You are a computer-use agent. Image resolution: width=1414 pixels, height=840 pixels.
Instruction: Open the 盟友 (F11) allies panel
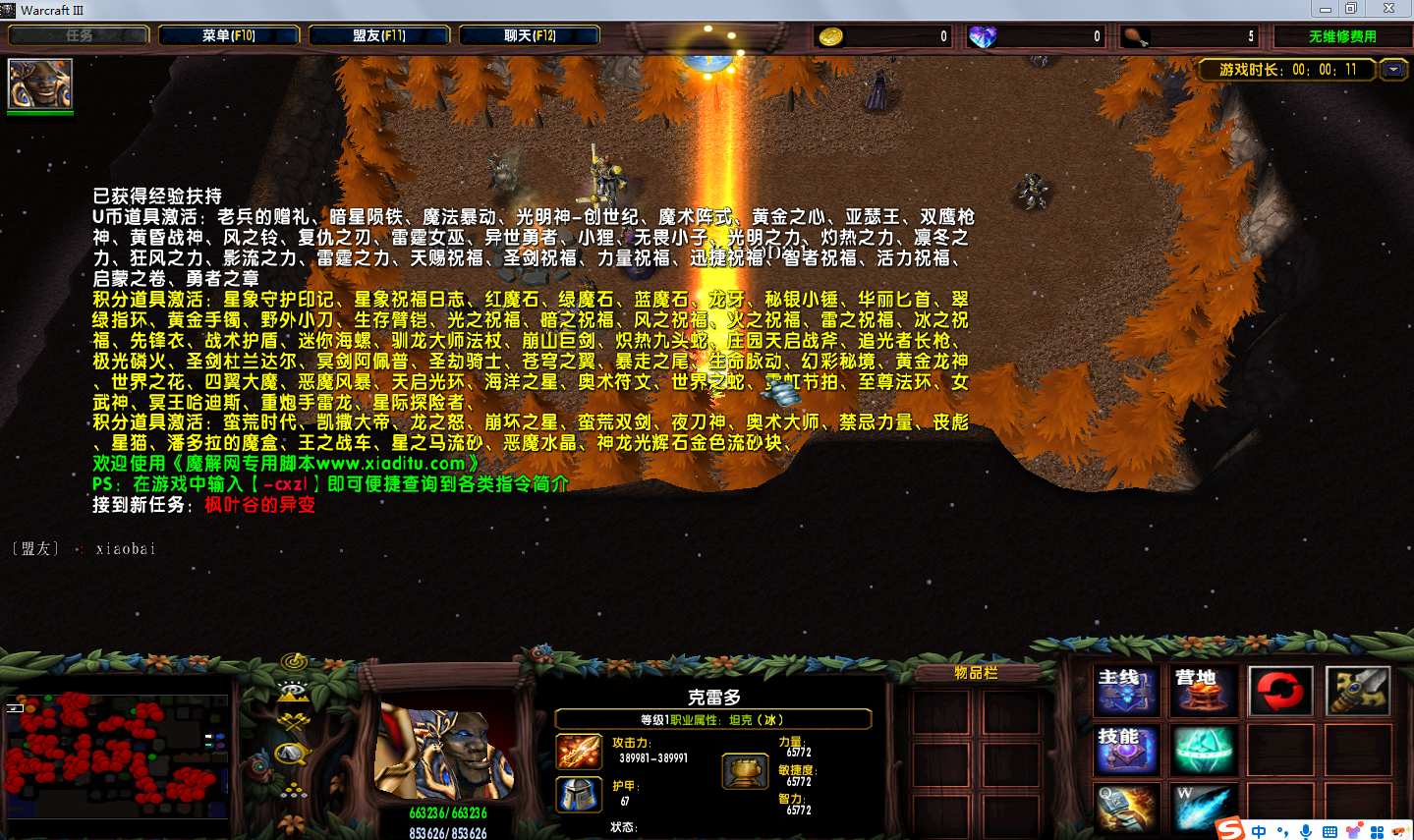click(379, 35)
